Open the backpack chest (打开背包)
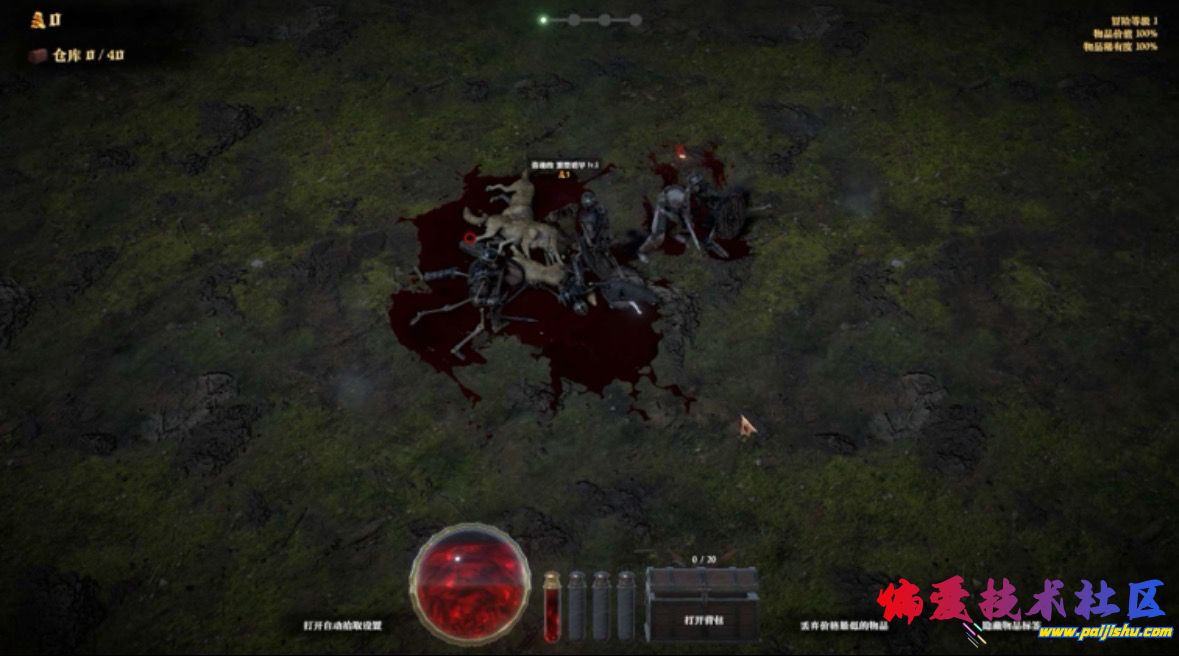Screen dimensions: 1179x656 [702, 604]
